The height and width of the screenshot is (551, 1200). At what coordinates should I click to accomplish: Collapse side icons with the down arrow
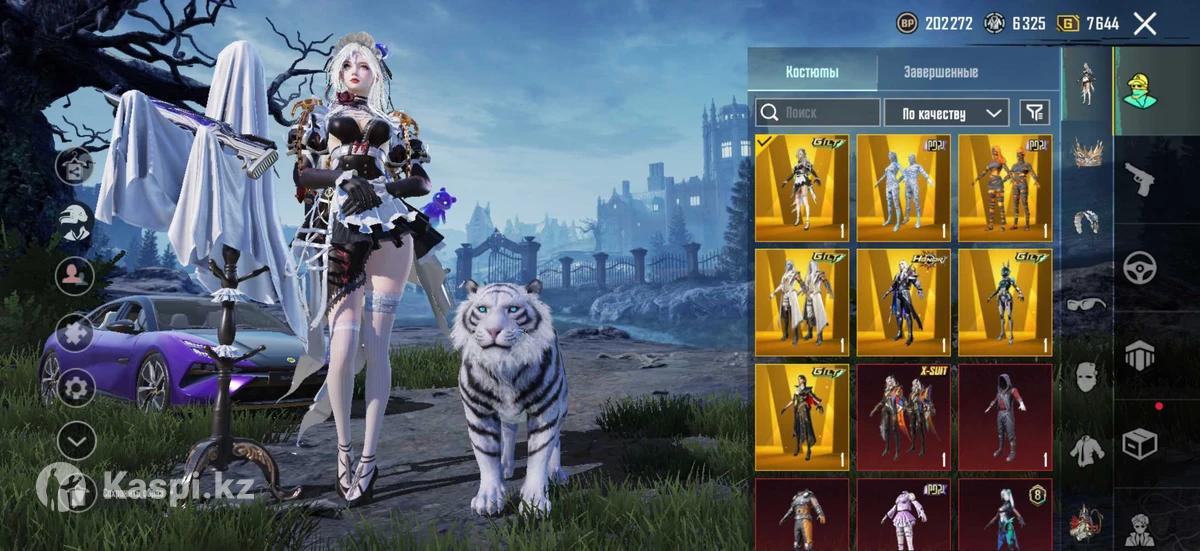(76, 440)
